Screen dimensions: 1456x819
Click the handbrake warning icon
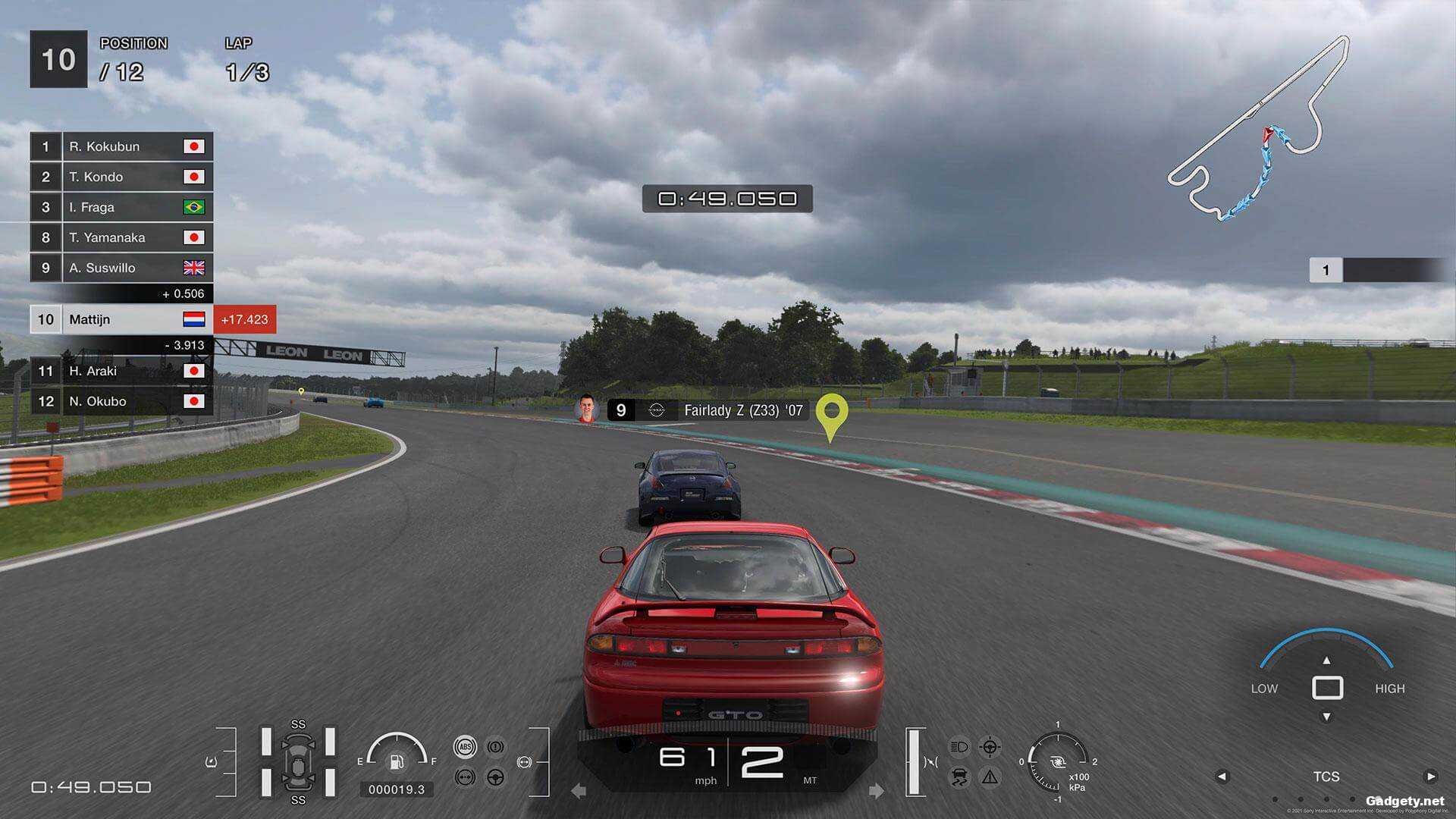tap(494, 746)
